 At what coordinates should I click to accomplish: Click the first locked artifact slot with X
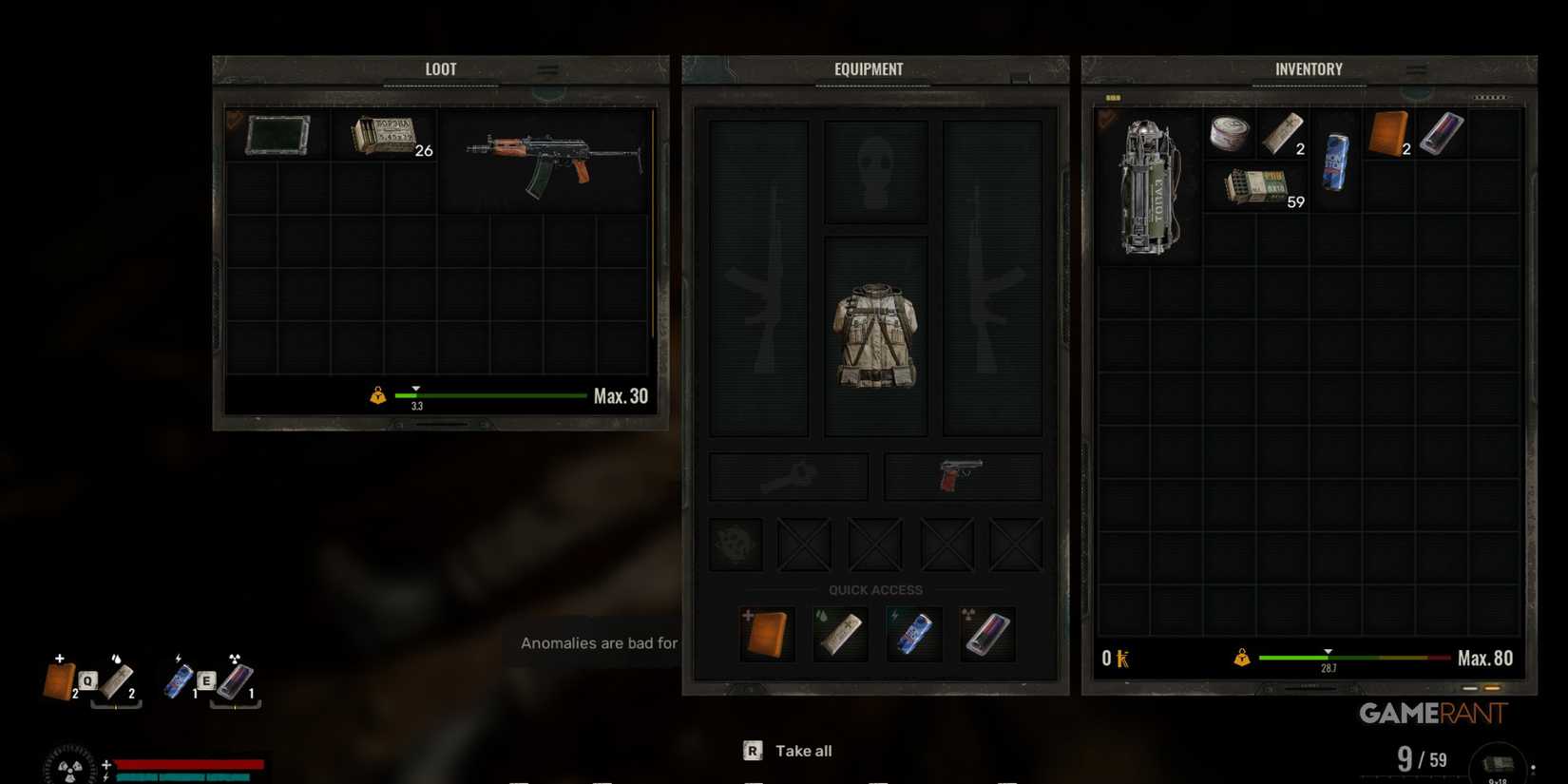coord(803,544)
